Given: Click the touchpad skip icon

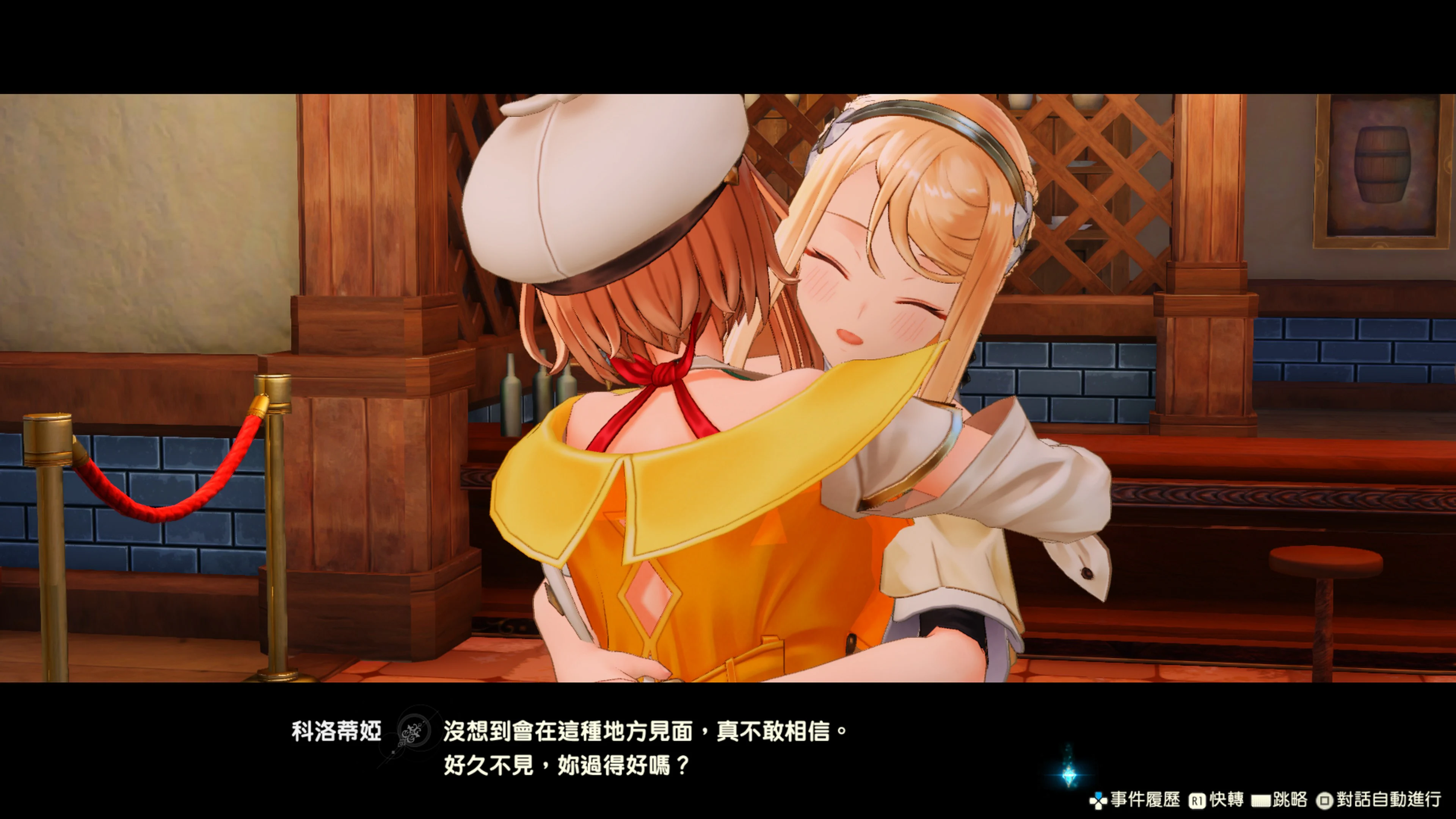Looking at the screenshot, I should (1262, 800).
